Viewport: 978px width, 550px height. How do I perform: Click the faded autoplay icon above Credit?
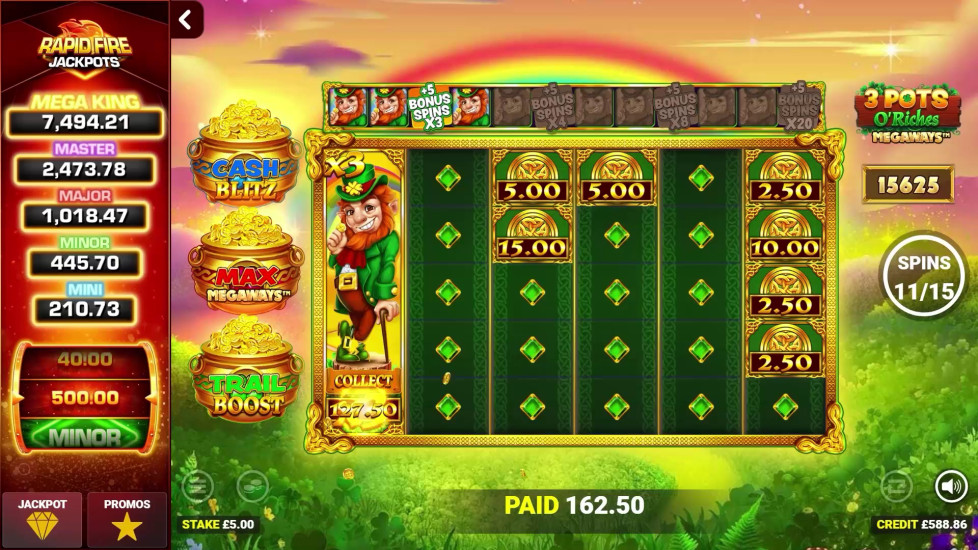[x=896, y=486]
